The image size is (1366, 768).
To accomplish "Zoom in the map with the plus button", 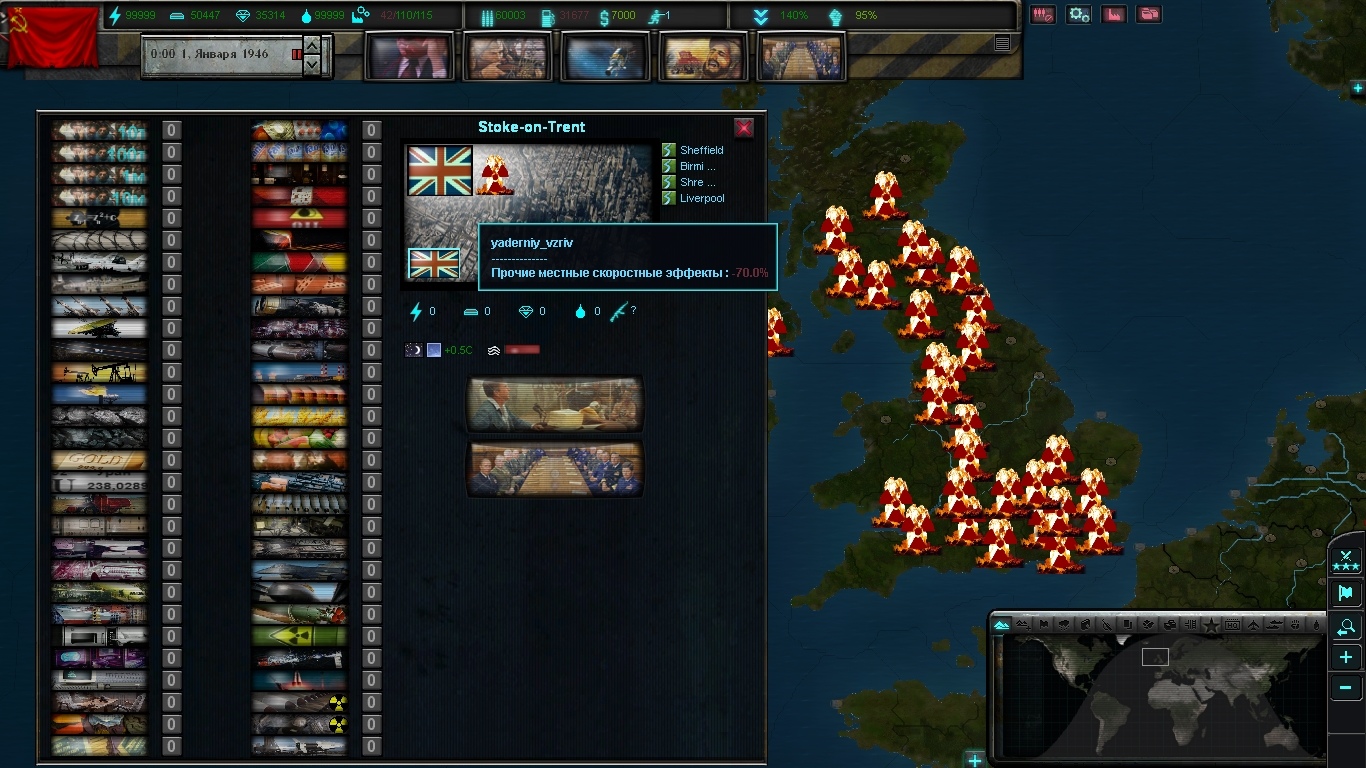I will tap(1346, 658).
